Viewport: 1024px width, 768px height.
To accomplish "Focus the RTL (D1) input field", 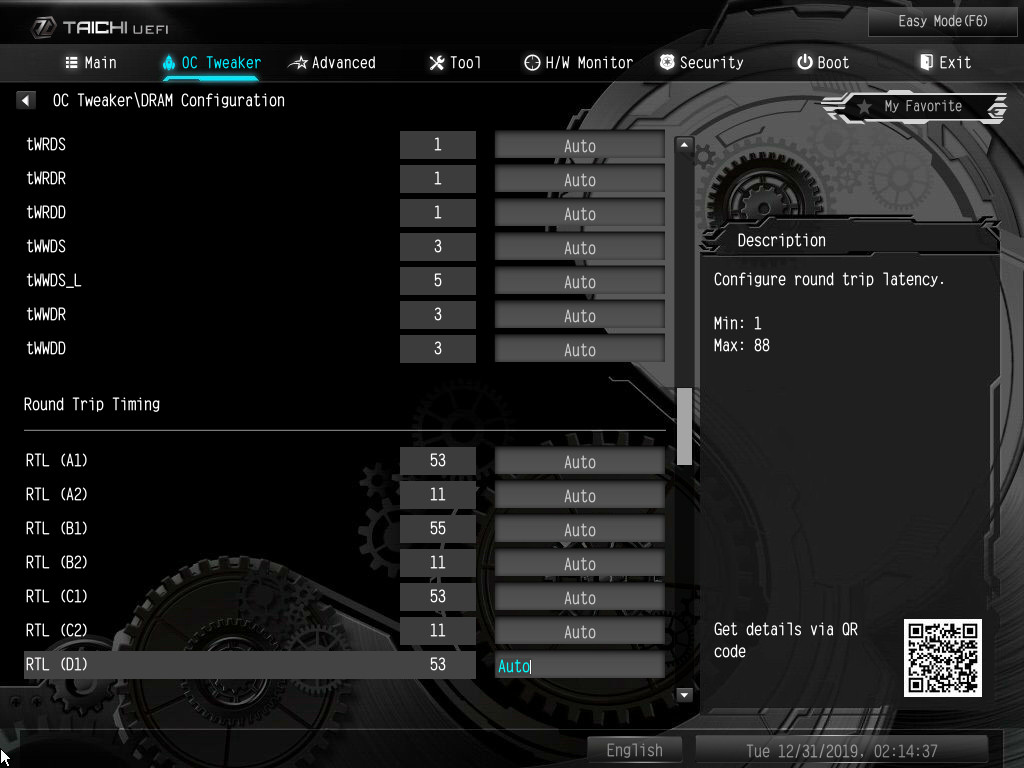I will (579, 666).
